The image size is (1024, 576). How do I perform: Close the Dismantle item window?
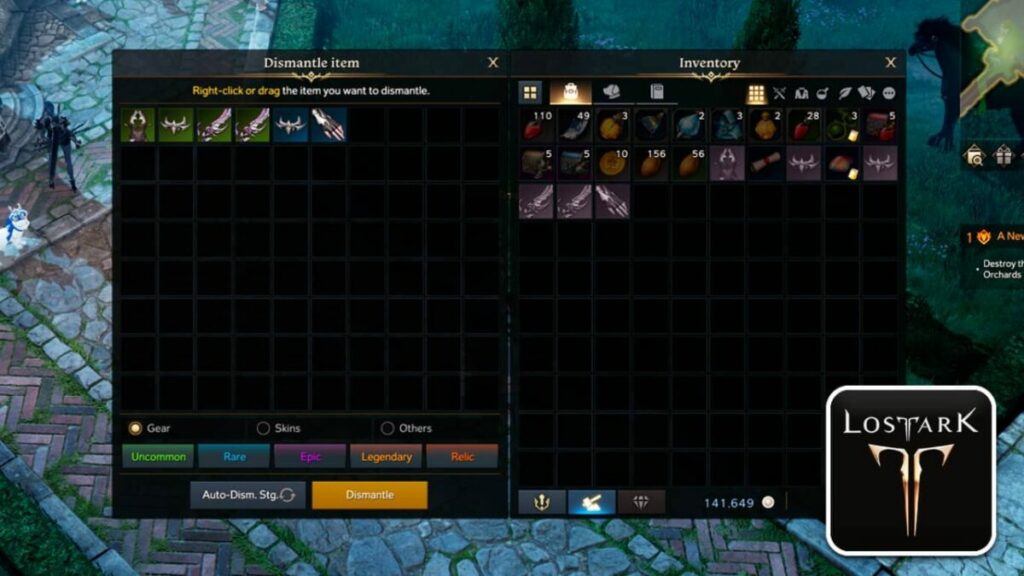click(493, 63)
